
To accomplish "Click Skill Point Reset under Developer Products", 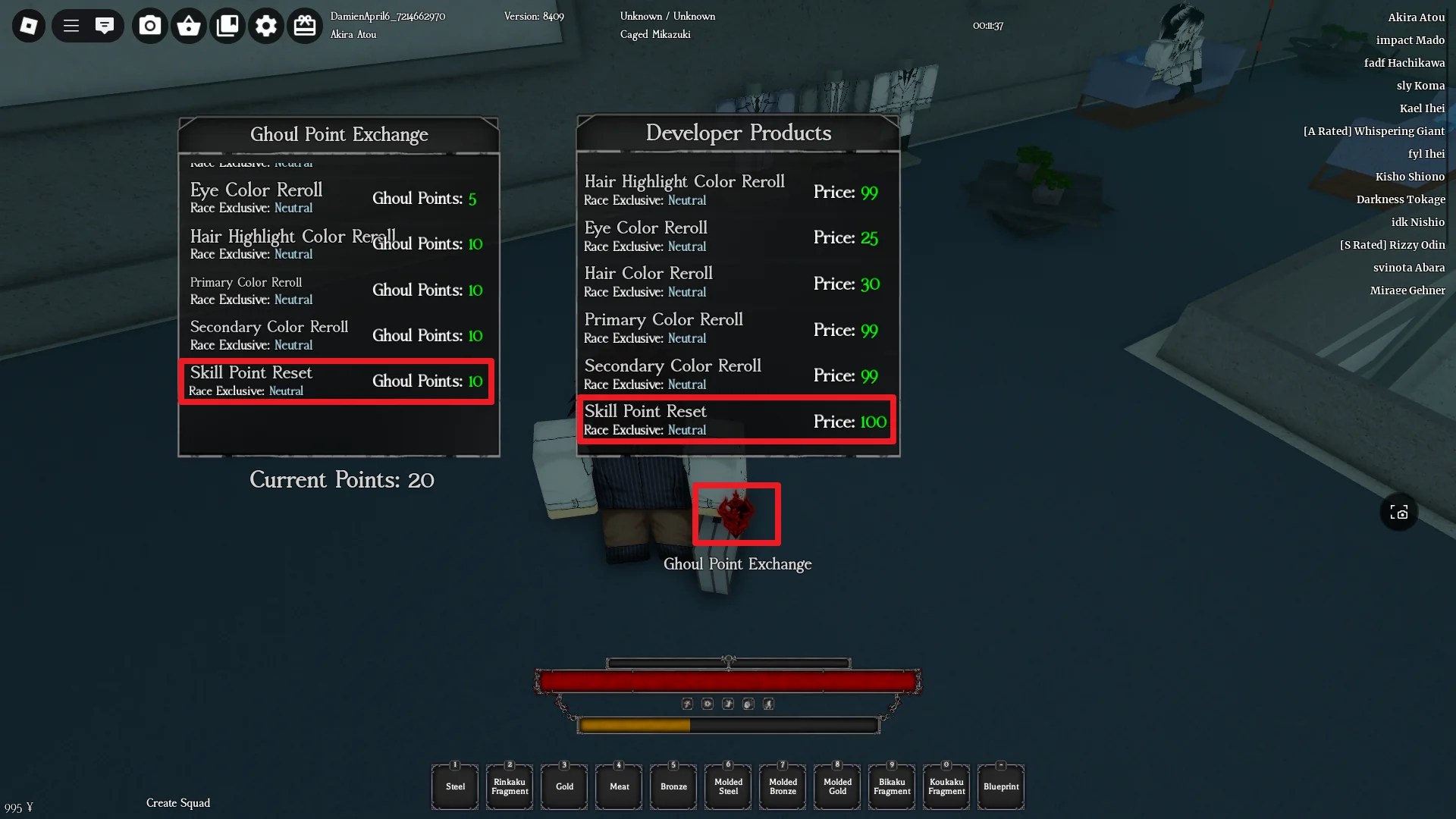I will pos(736,420).
